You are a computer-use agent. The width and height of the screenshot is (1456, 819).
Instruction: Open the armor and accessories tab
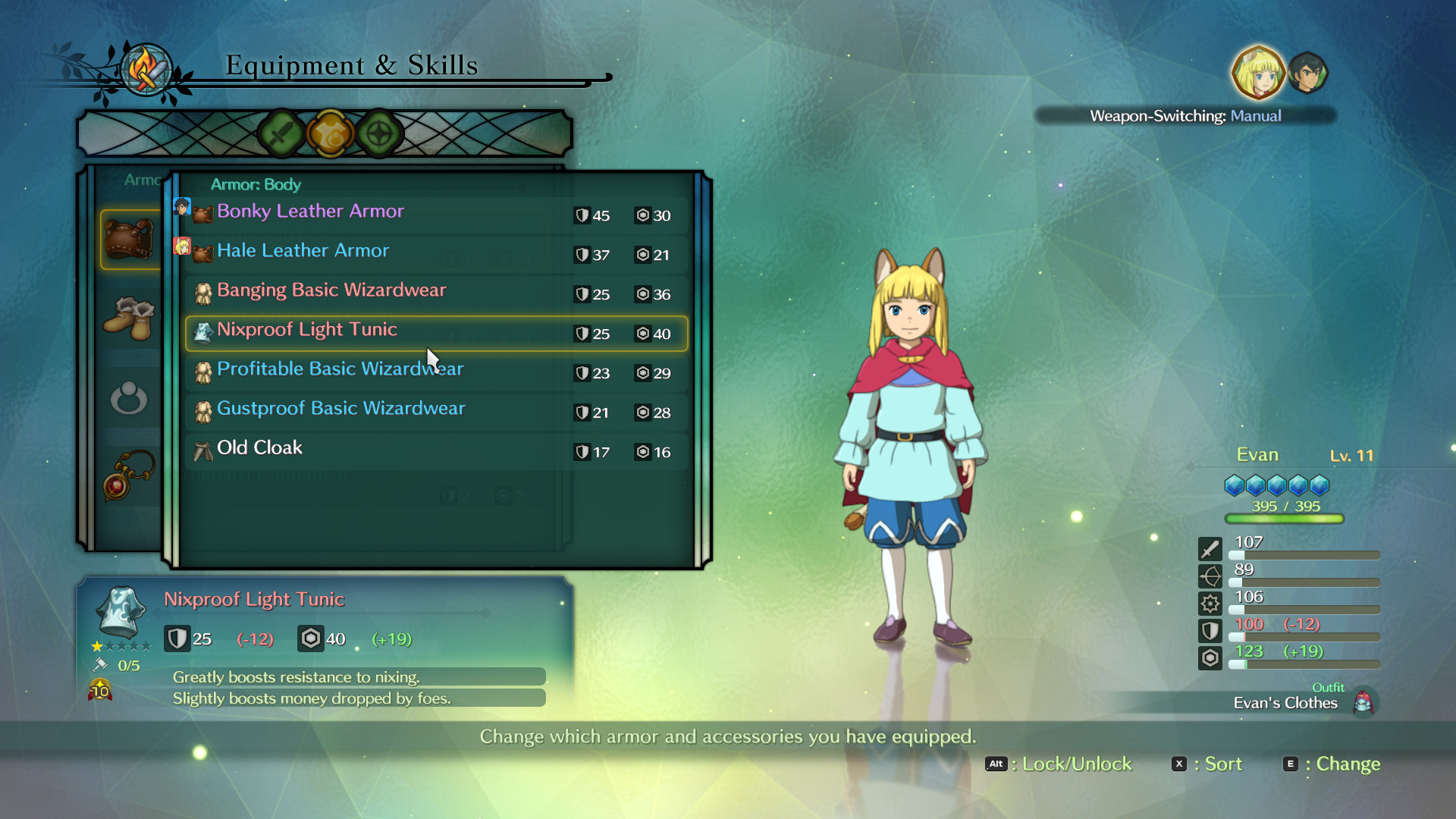(x=331, y=134)
